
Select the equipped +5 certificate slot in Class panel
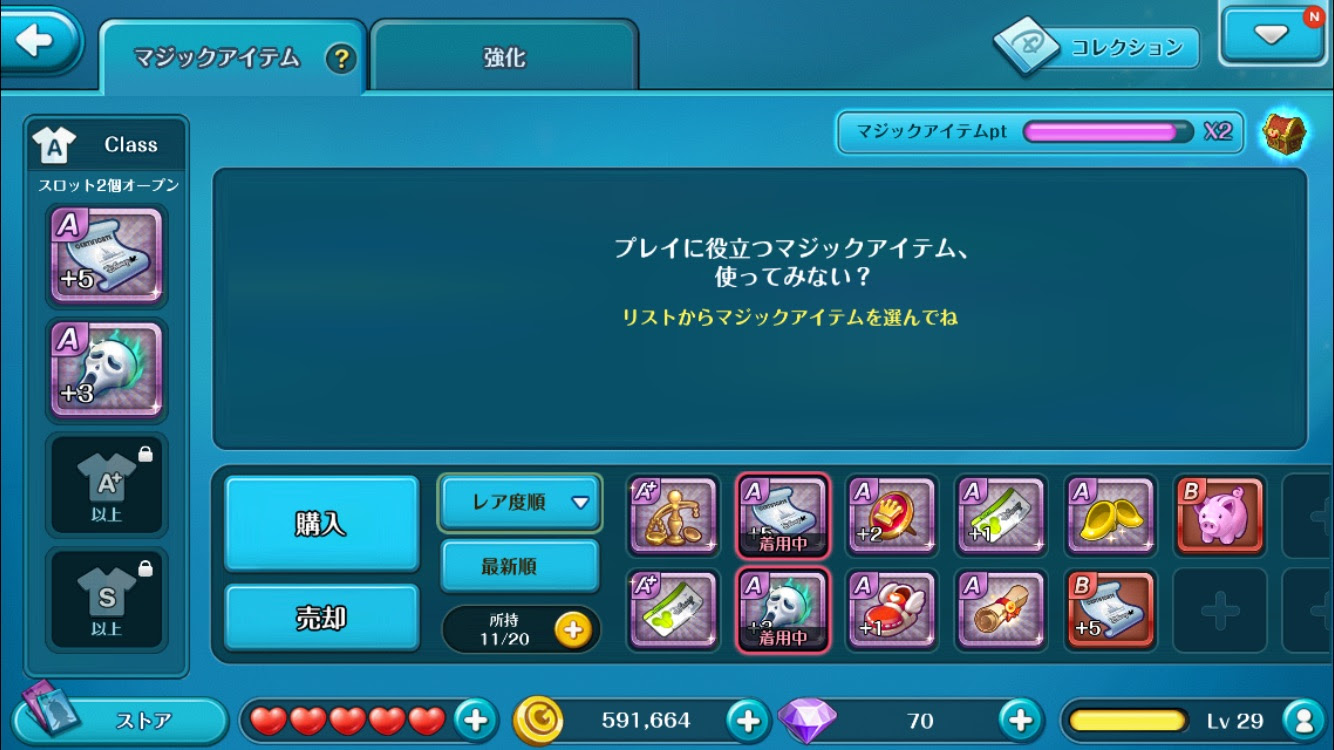(107, 253)
